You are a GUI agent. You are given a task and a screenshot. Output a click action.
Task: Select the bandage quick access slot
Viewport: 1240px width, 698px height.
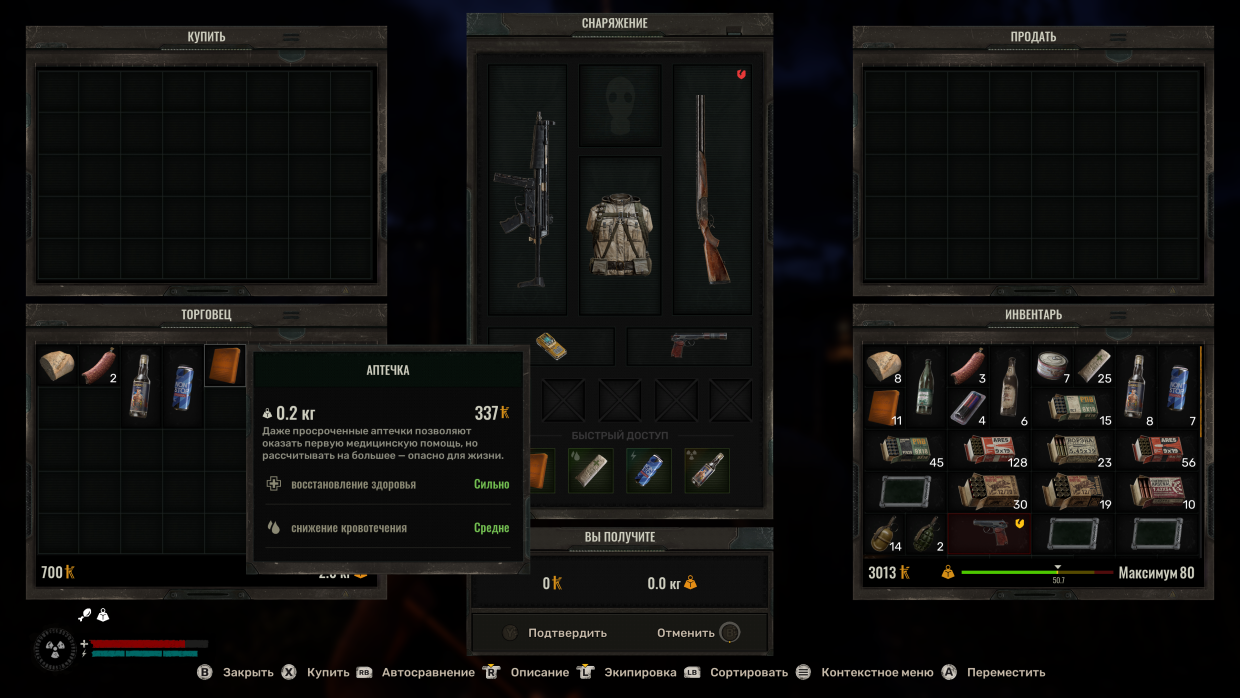[x=591, y=471]
